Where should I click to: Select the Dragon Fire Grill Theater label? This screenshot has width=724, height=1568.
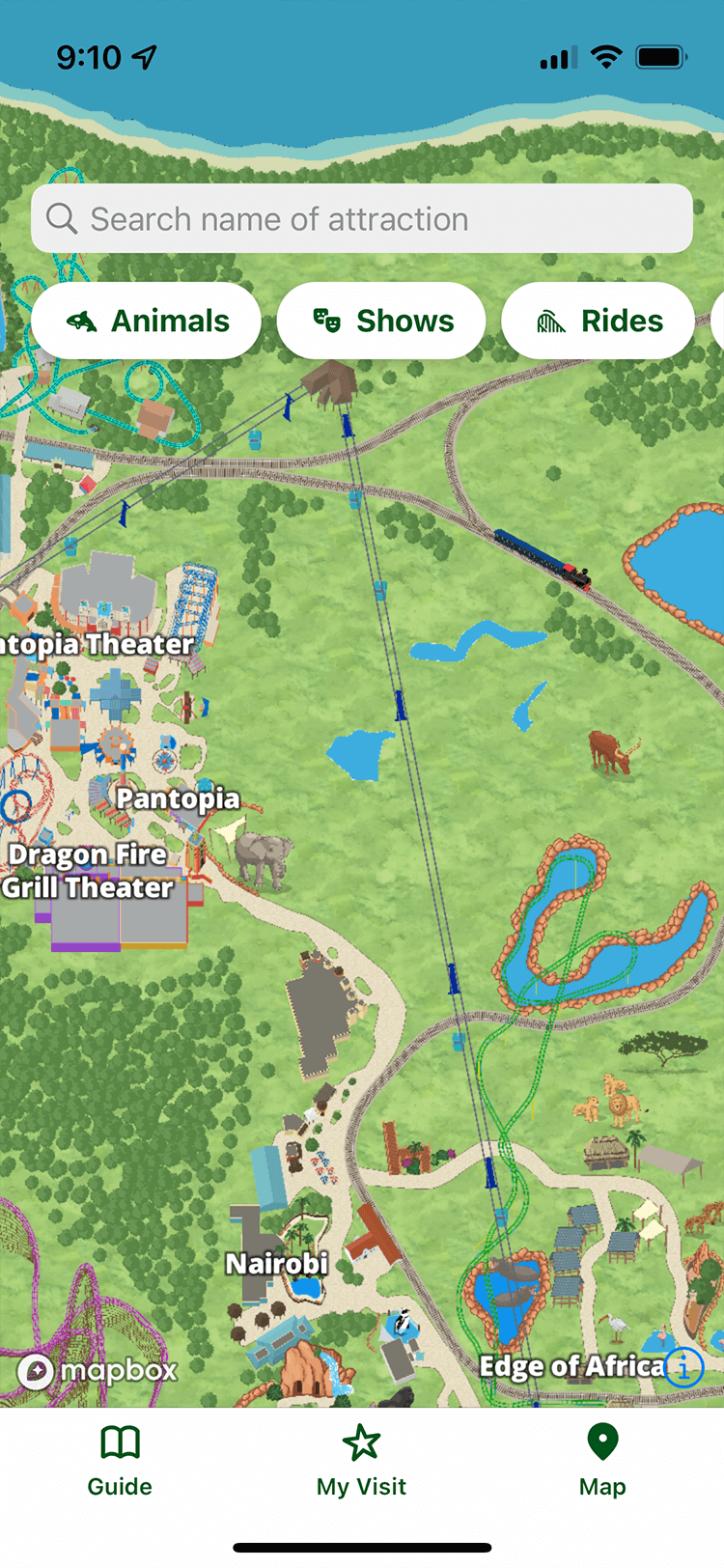point(88,871)
